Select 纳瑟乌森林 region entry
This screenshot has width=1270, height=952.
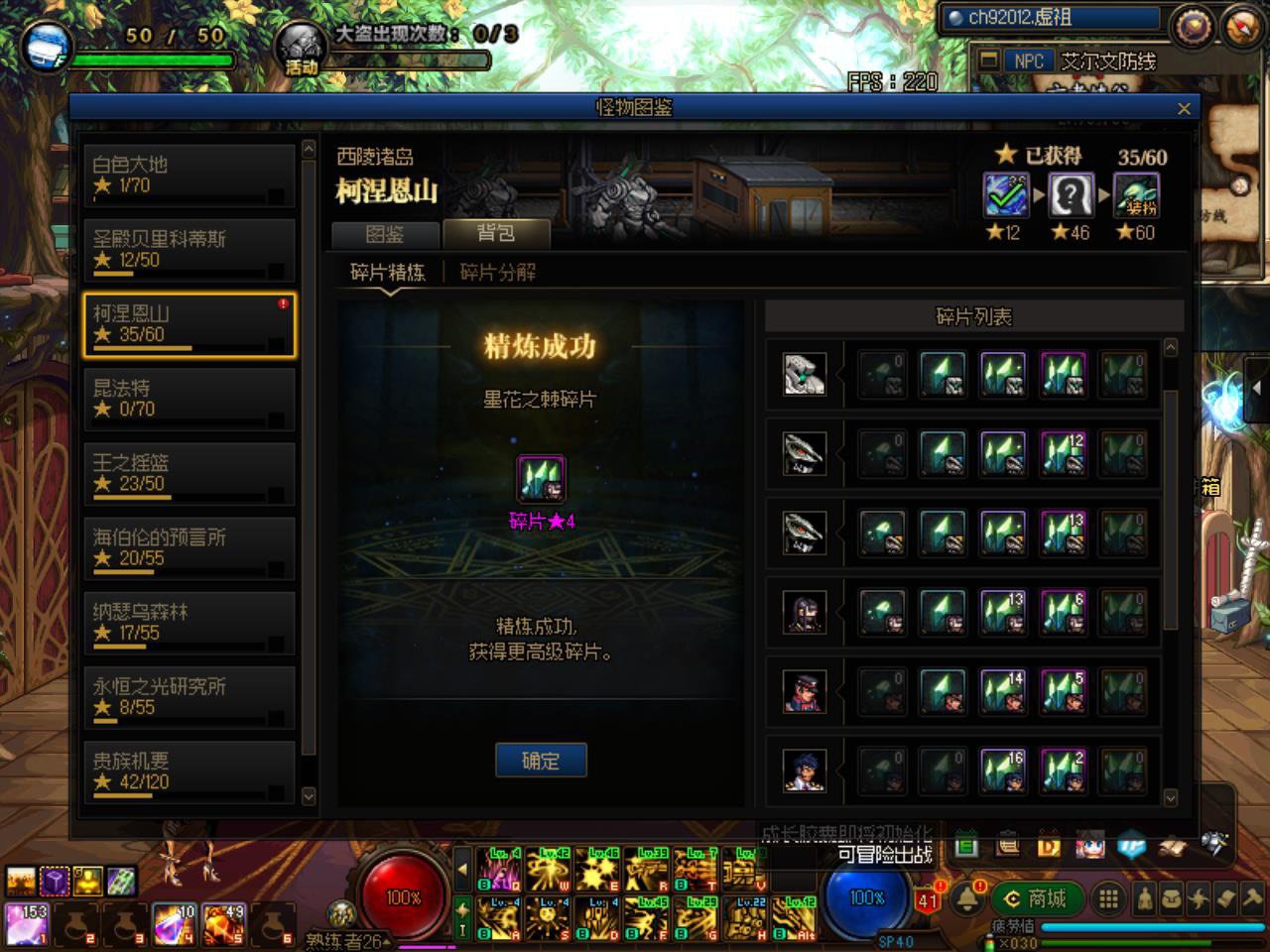[189, 622]
